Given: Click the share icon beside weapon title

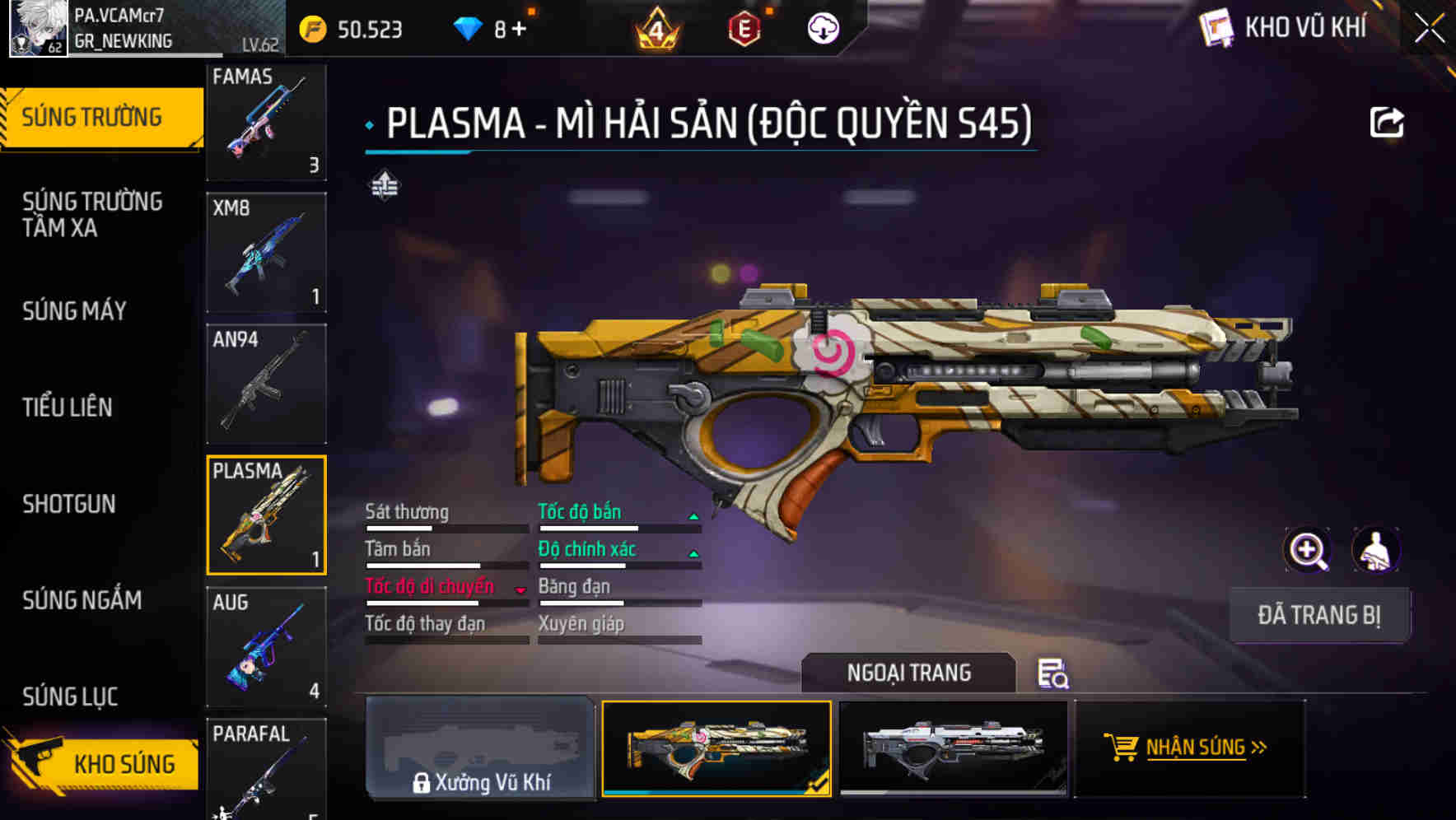Looking at the screenshot, I should 1386,123.
